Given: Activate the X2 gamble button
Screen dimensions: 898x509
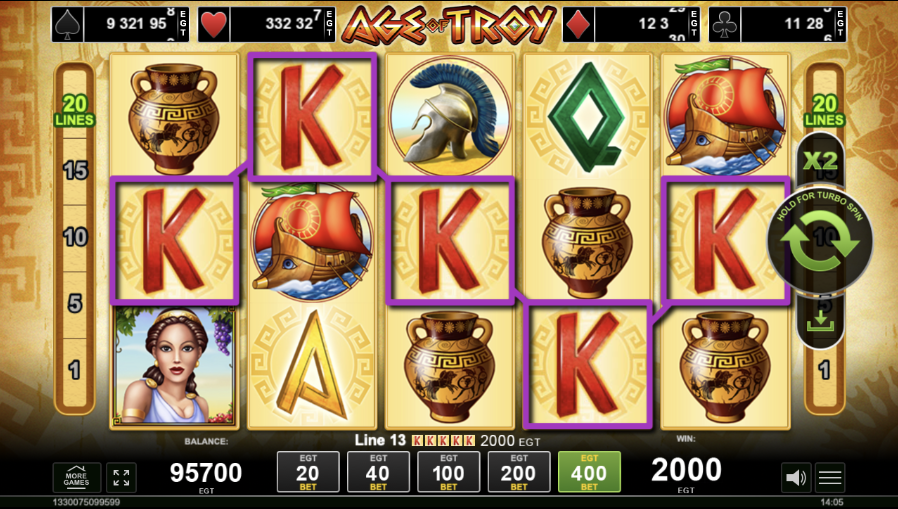Looking at the screenshot, I should [820, 160].
